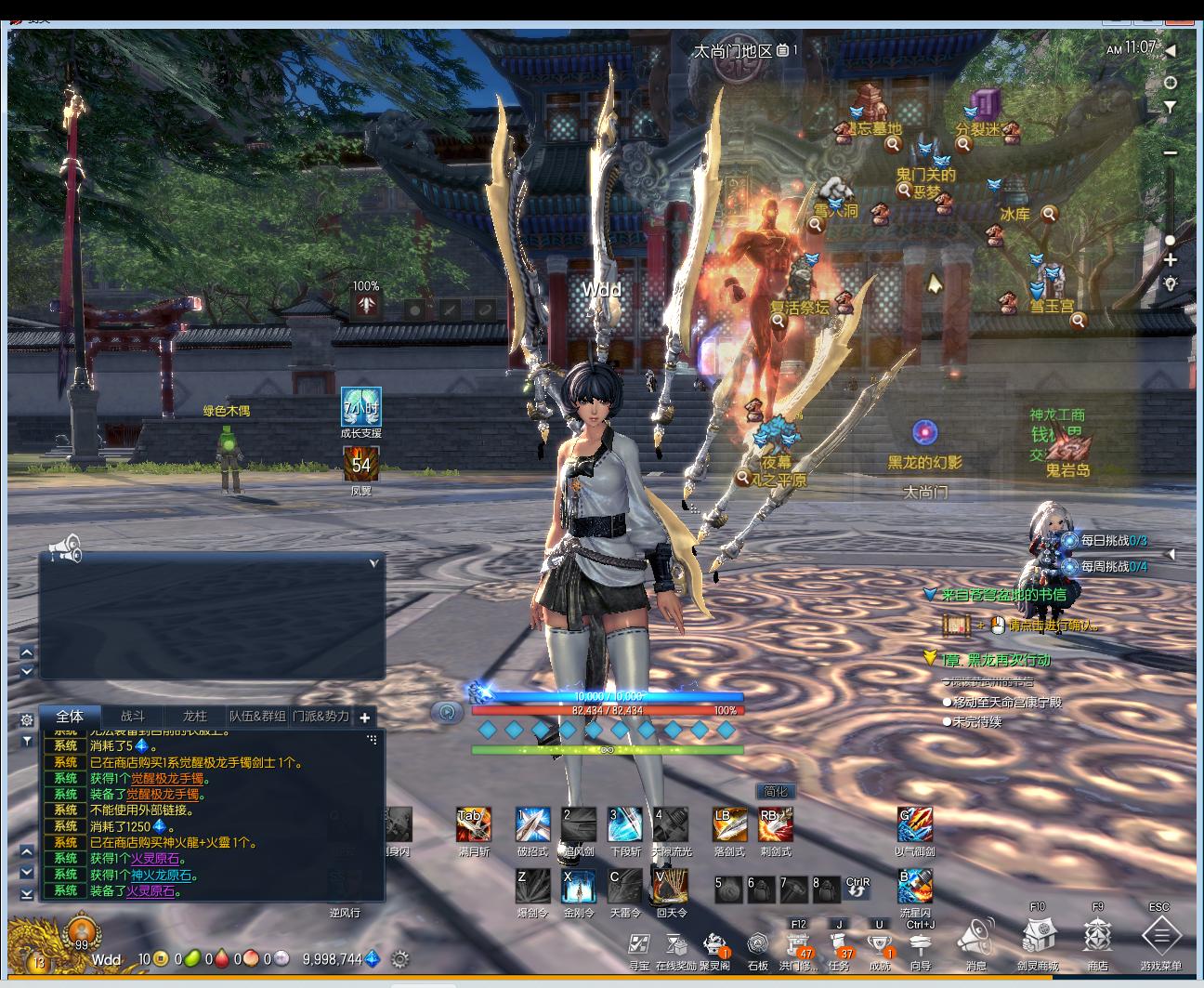
Task: Add a new chat tab with plus button
Action: (x=365, y=718)
